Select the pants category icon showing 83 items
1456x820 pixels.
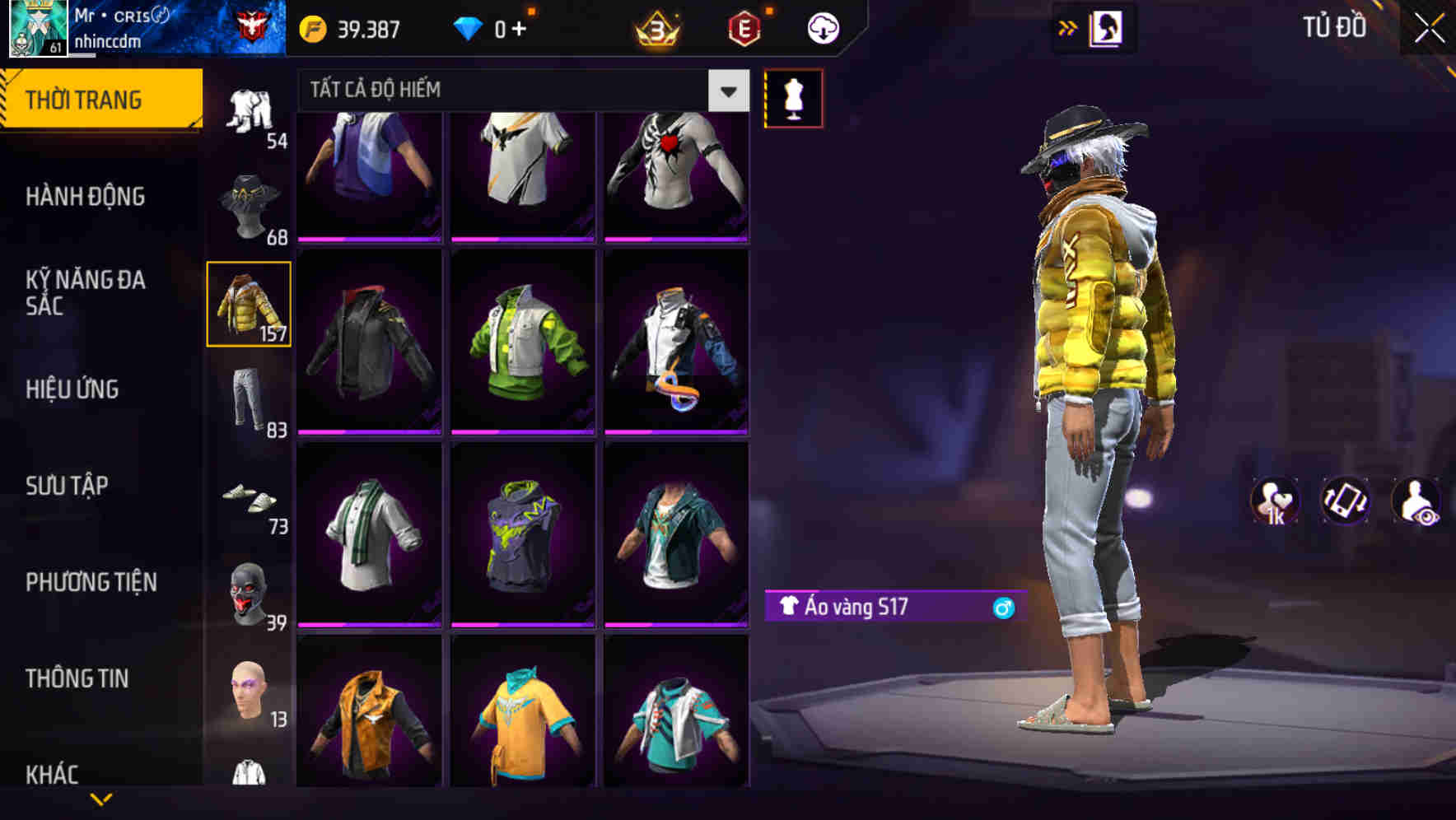(250, 399)
